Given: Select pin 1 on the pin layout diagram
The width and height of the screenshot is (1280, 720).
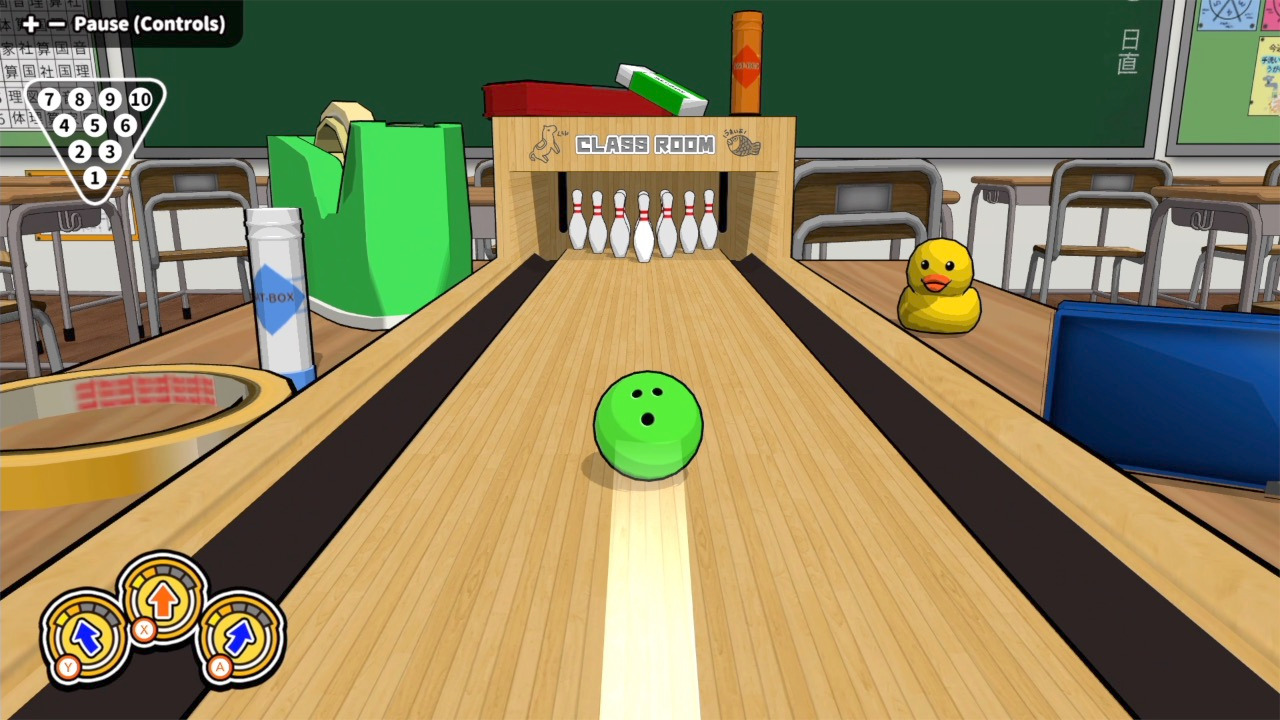Looking at the screenshot, I should (x=94, y=177).
